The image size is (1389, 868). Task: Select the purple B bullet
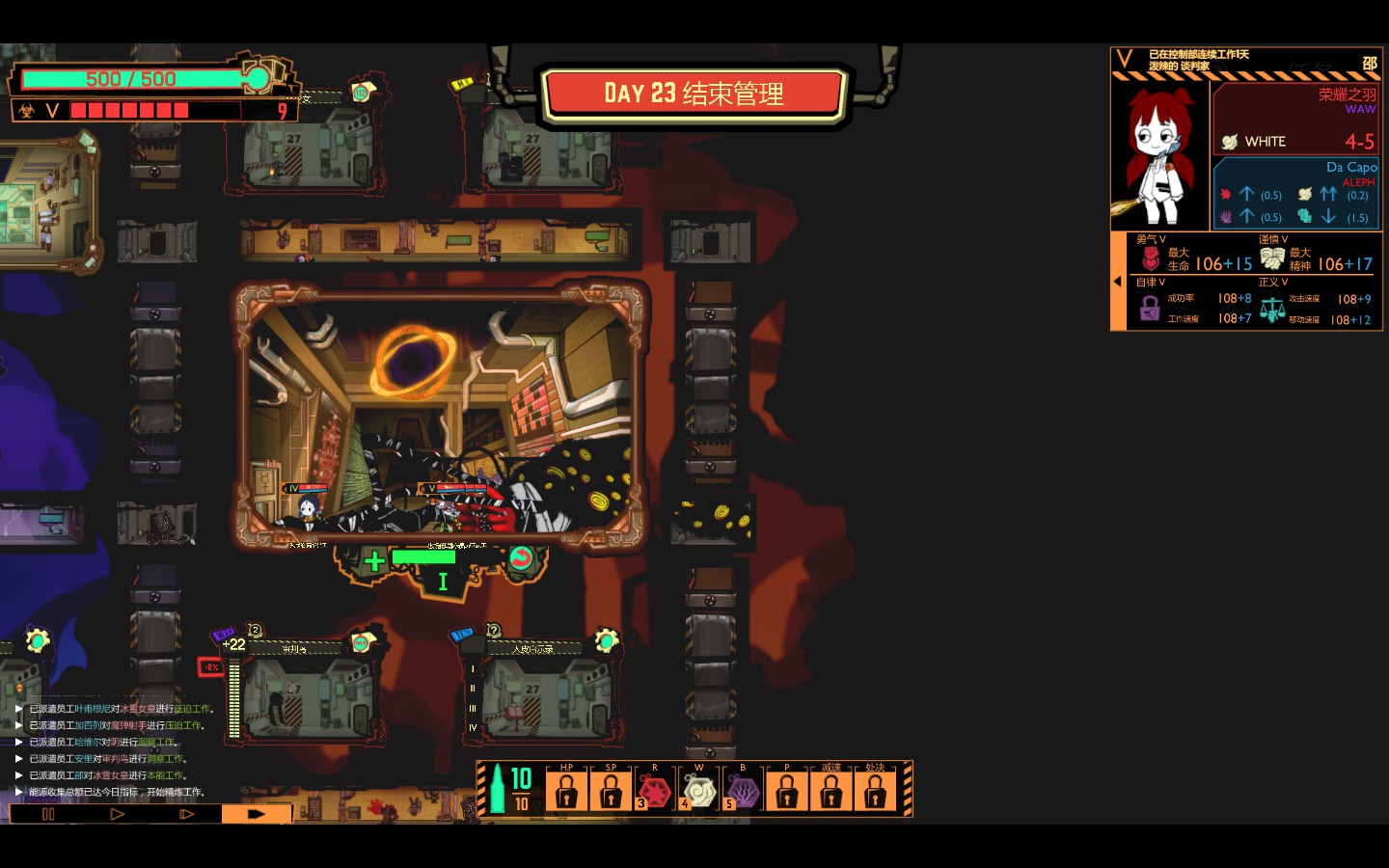click(x=744, y=792)
